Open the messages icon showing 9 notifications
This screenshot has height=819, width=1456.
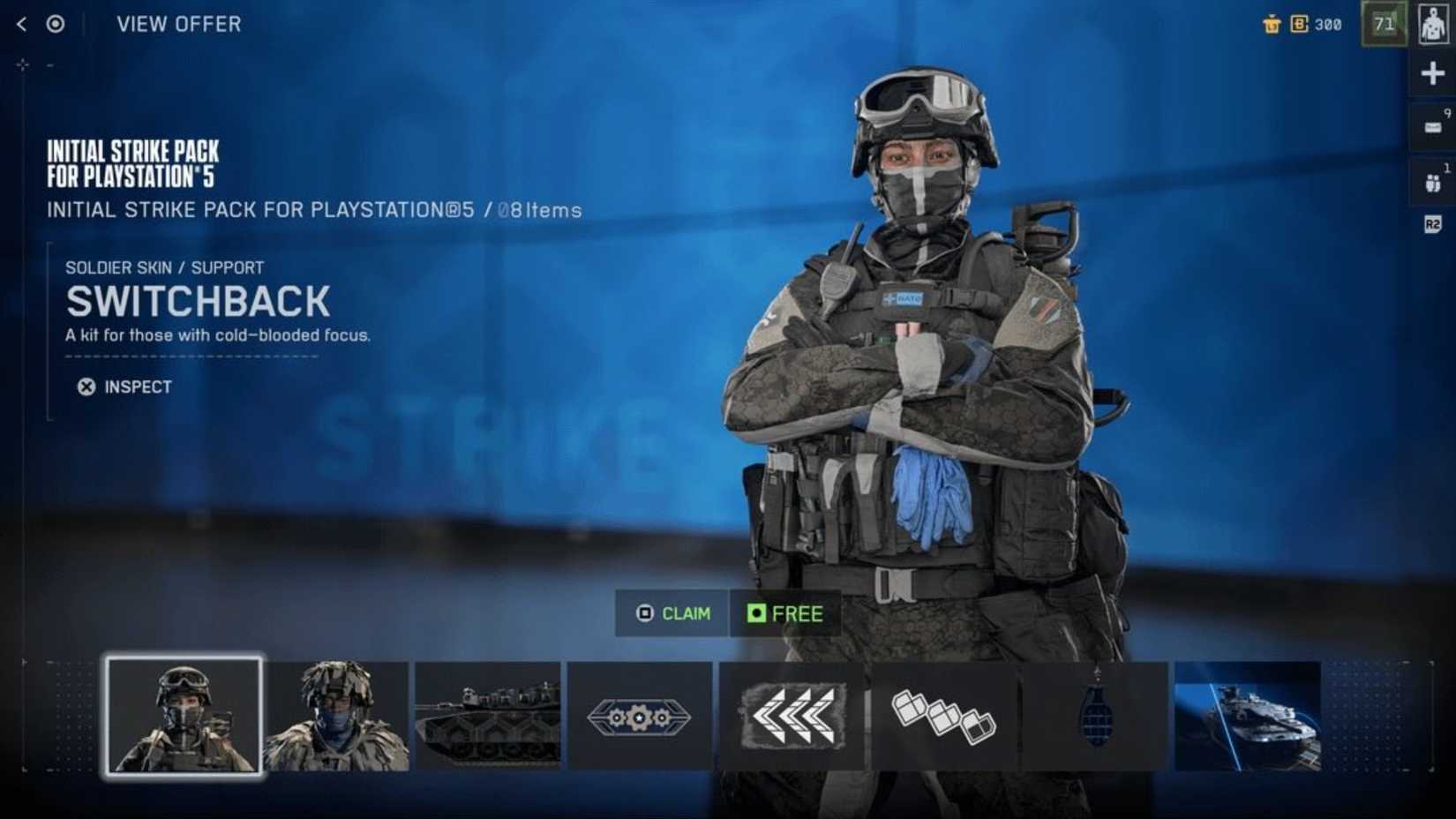tap(1433, 124)
